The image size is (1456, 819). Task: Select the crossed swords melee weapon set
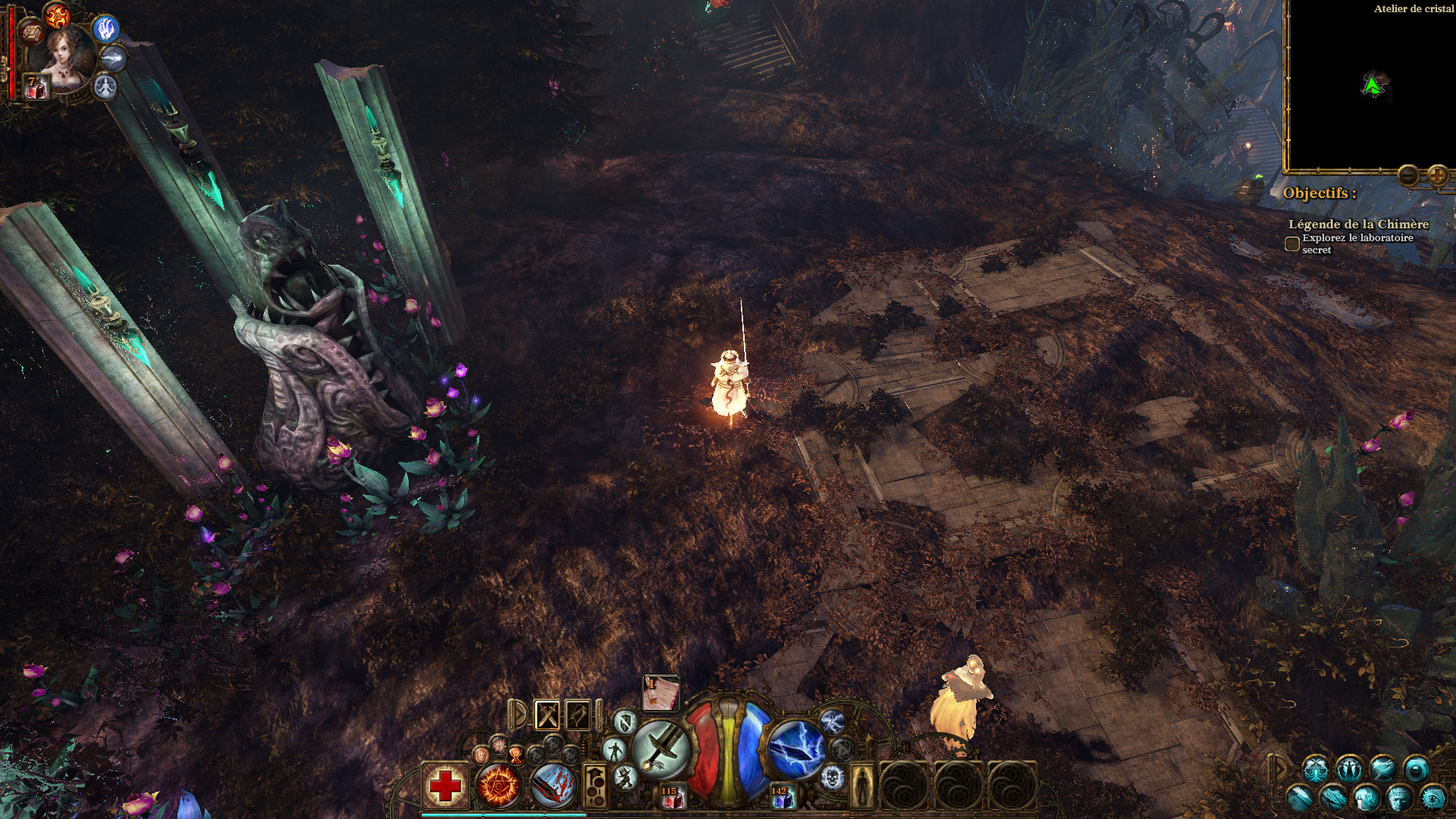tap(548, 715)
